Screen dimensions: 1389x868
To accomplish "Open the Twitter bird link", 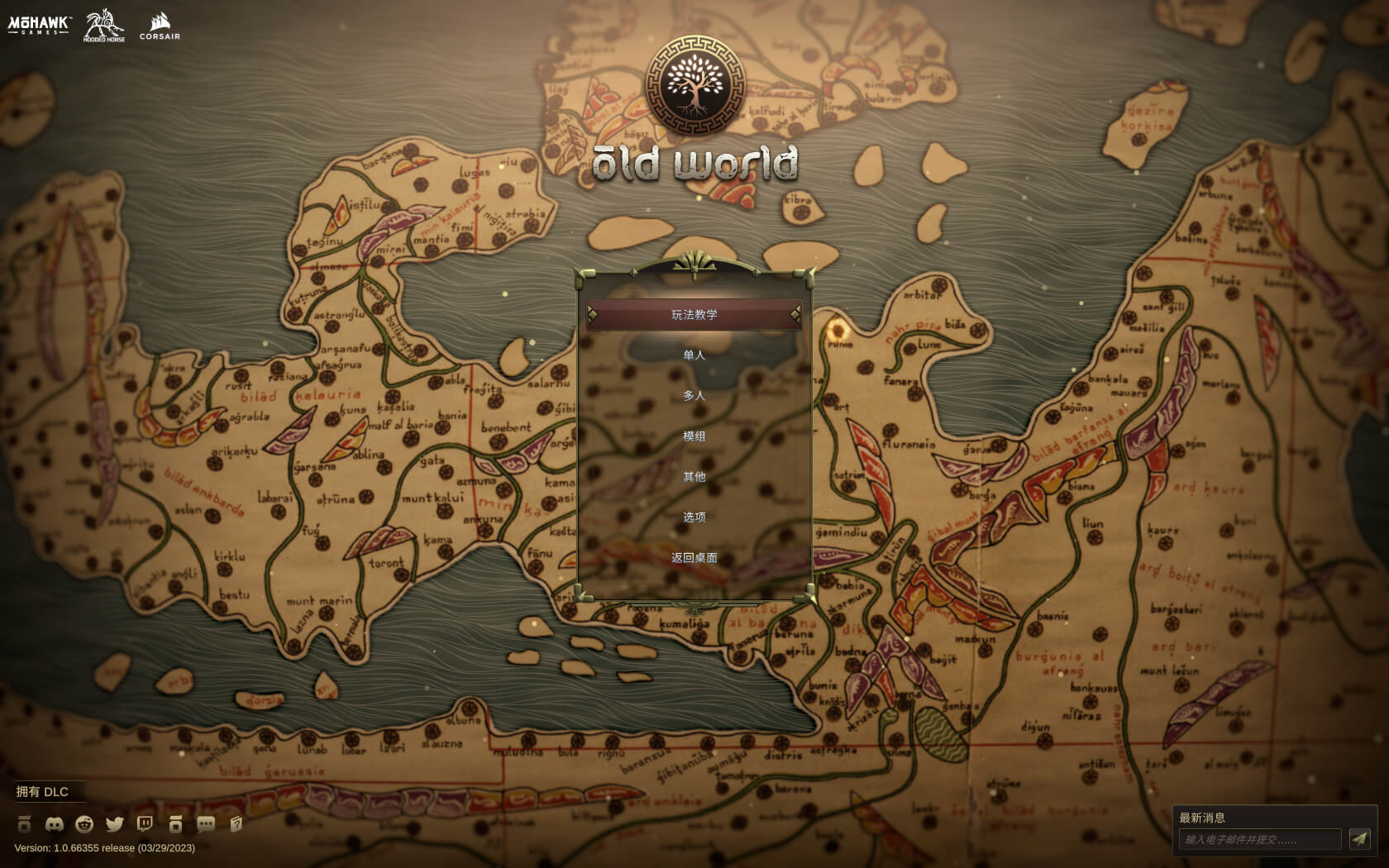I will (115, 824).
